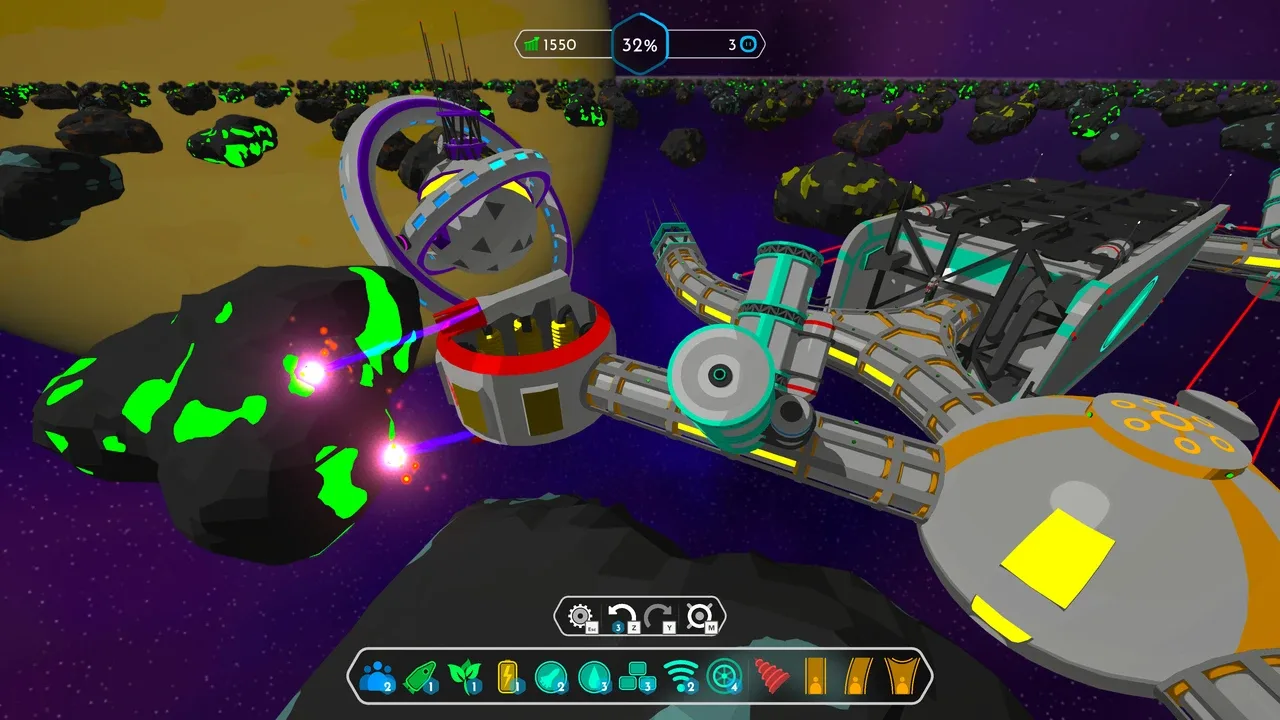Choose the red drill module
The height and width of the screenshot is (720, 1280).
[770, 677]
